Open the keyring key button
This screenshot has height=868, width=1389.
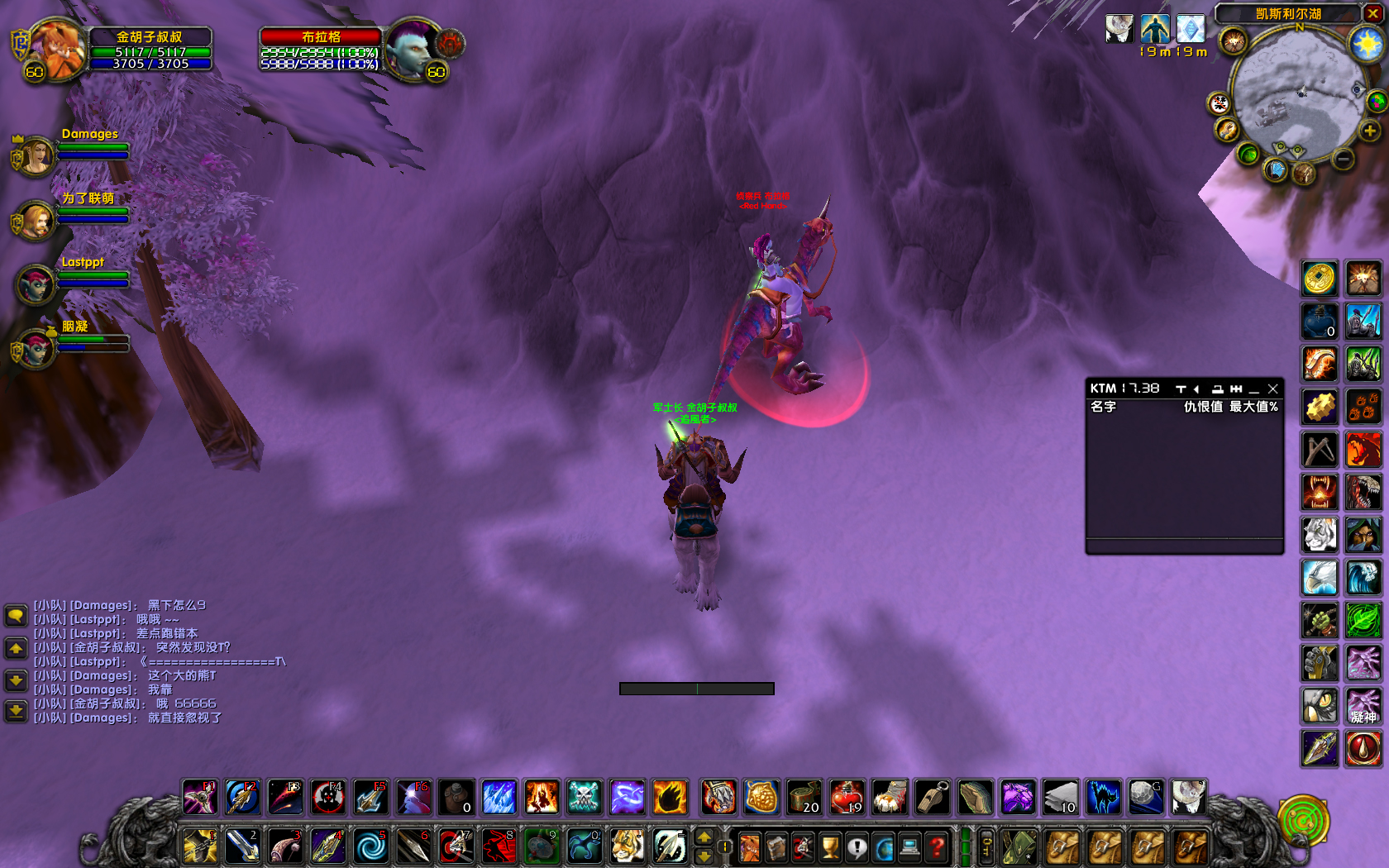point(986,847)
